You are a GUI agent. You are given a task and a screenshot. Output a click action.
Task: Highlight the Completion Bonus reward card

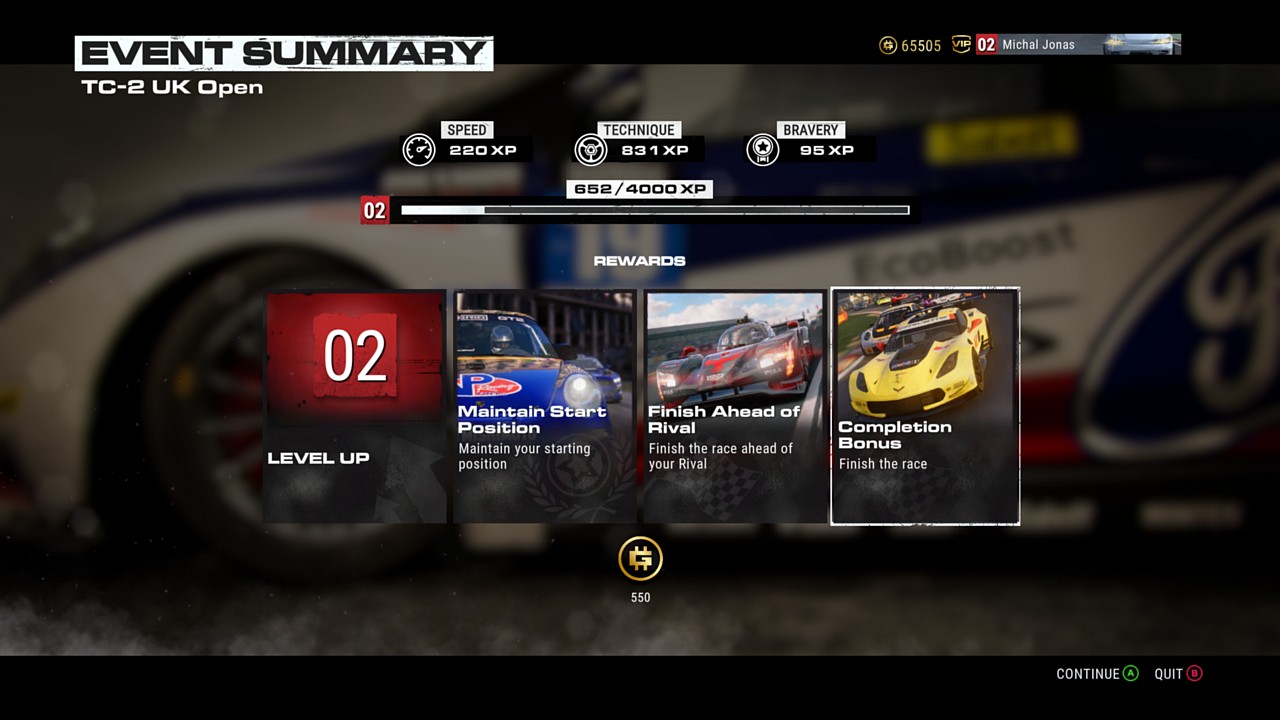point(925,406)
